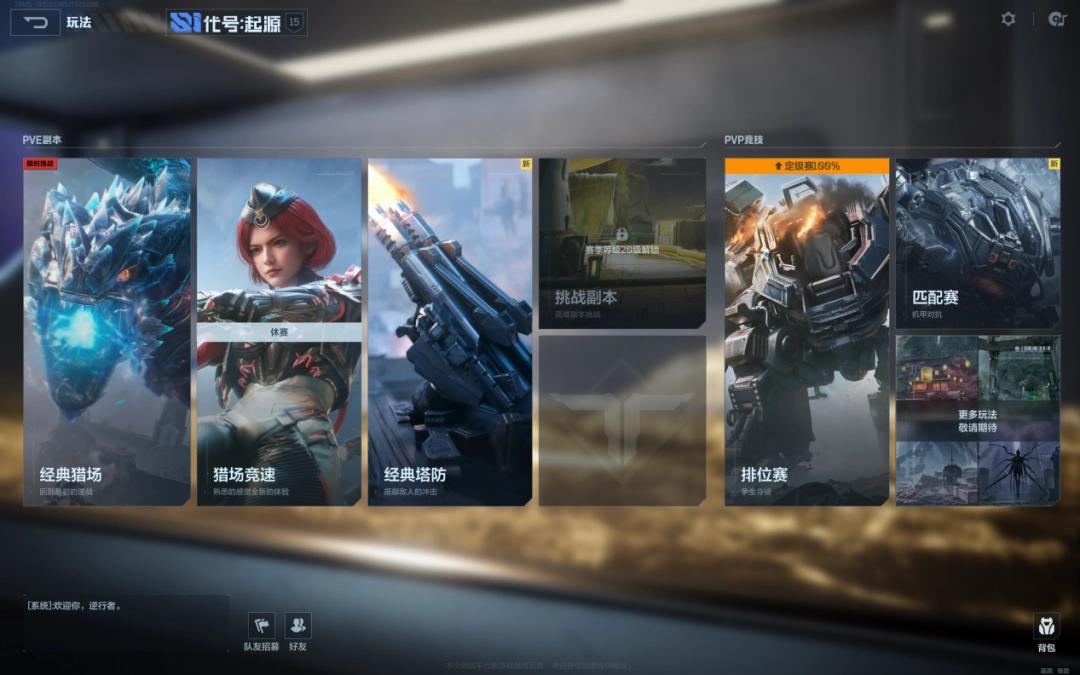Go back using the return arrow button

click(34, 22)
